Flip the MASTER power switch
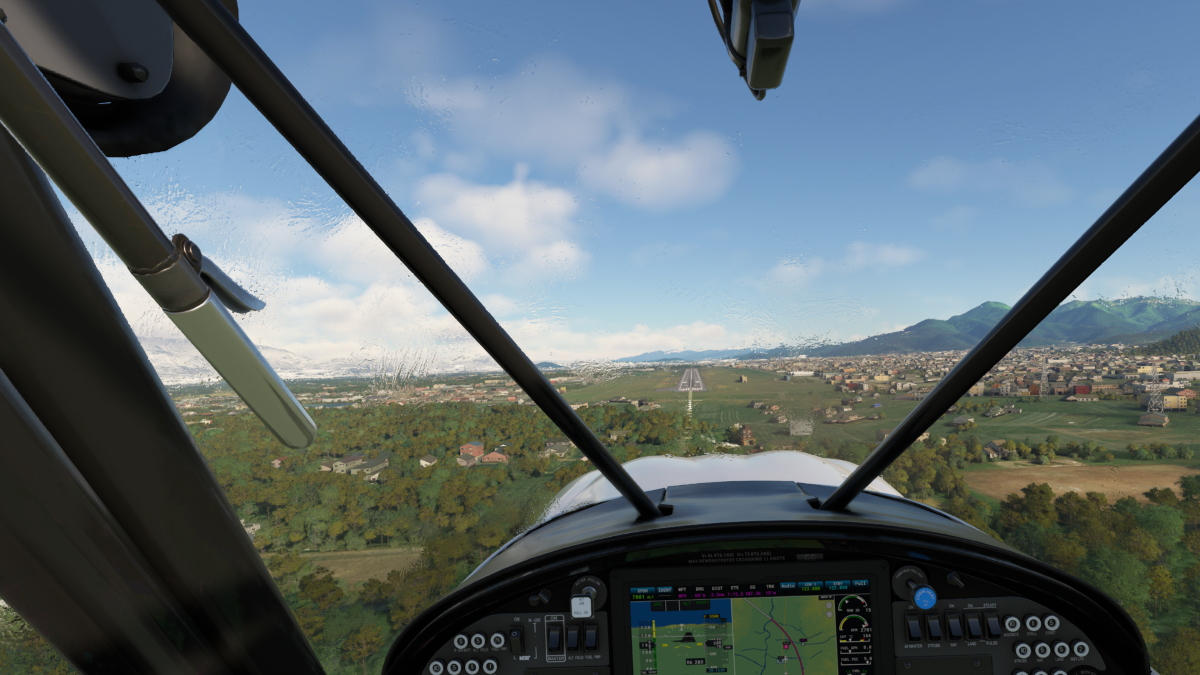Screen dimensions: 1200x675 (555, 637)
